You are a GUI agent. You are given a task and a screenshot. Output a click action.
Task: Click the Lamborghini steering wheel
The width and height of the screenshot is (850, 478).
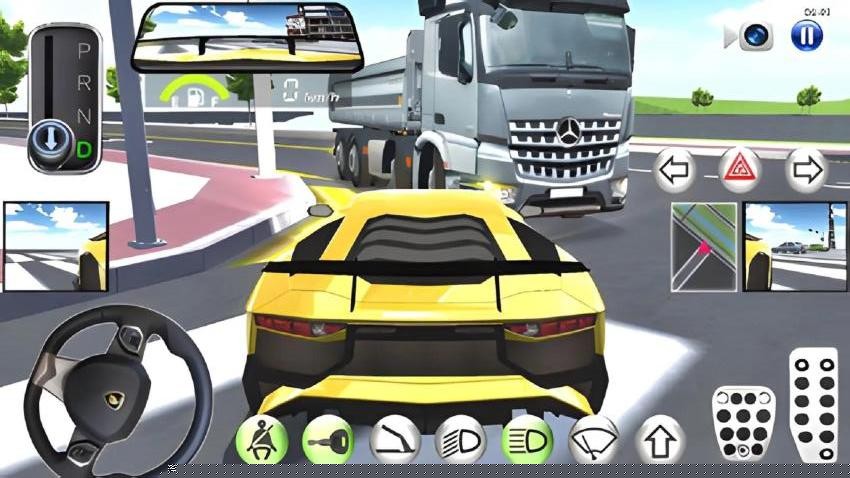(x=110, y=391)
